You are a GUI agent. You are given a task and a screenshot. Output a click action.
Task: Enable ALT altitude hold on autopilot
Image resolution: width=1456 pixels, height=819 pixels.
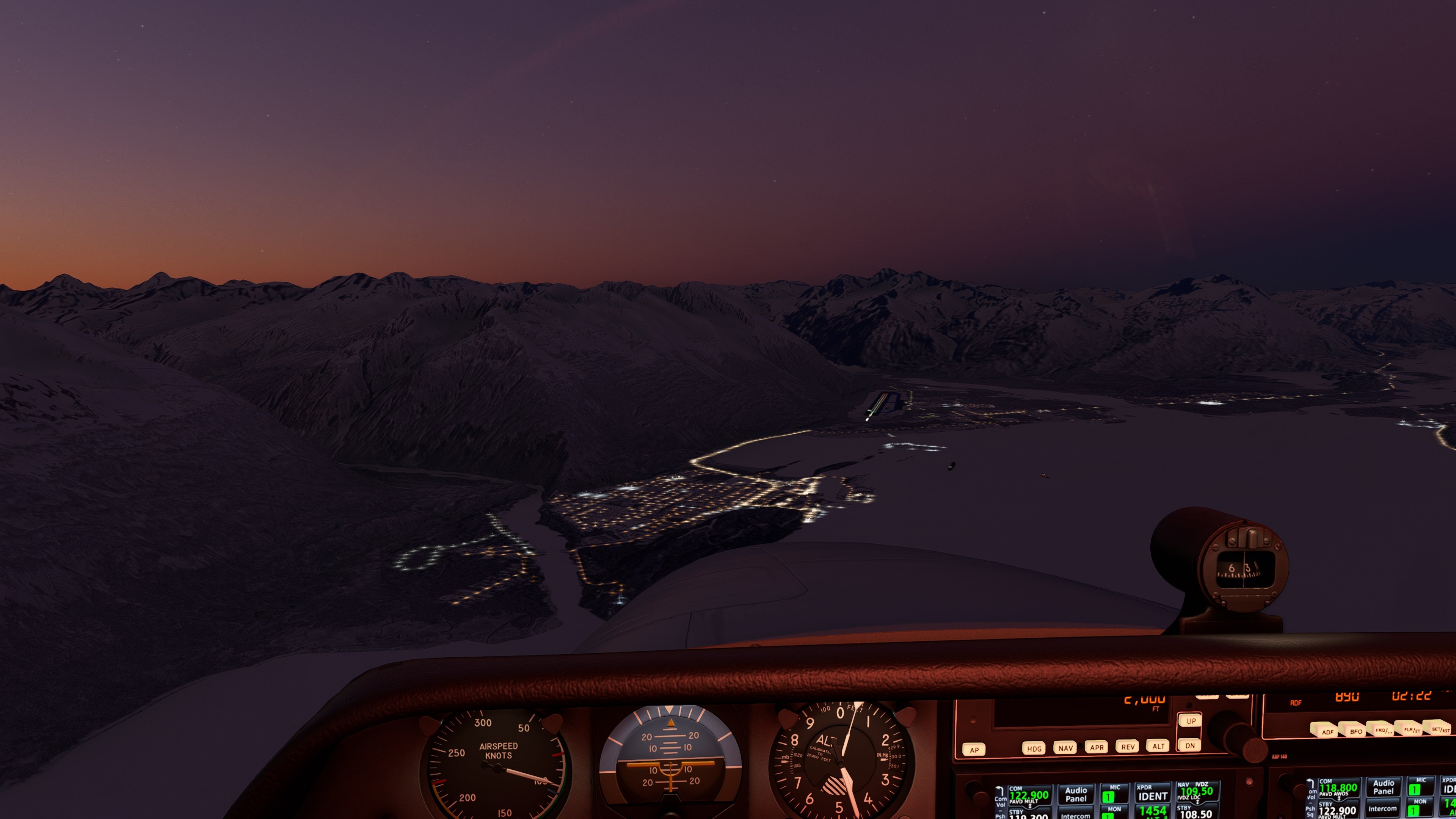click(1158, 746)
